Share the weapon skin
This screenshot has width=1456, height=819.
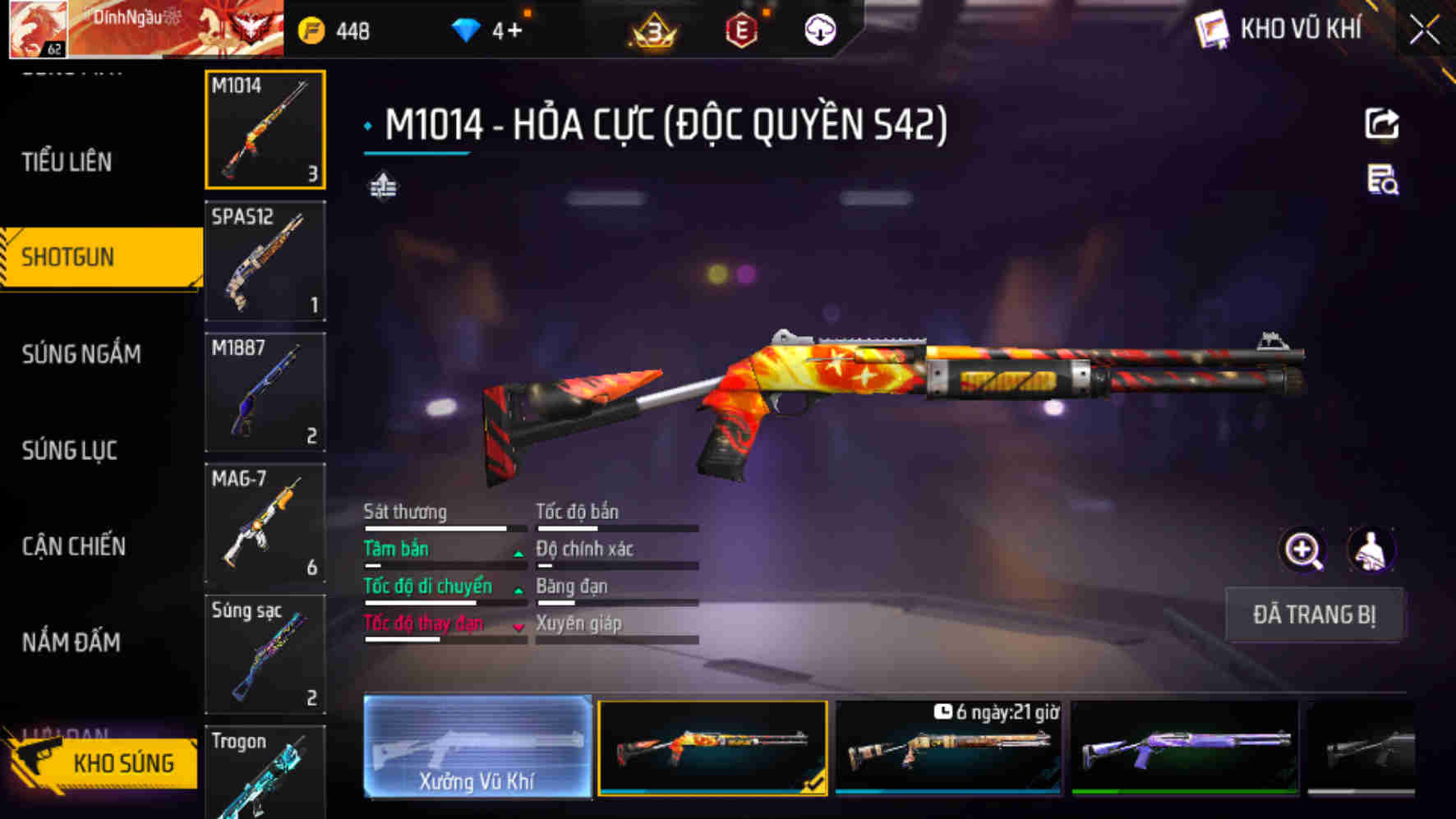click(1381, 124)
